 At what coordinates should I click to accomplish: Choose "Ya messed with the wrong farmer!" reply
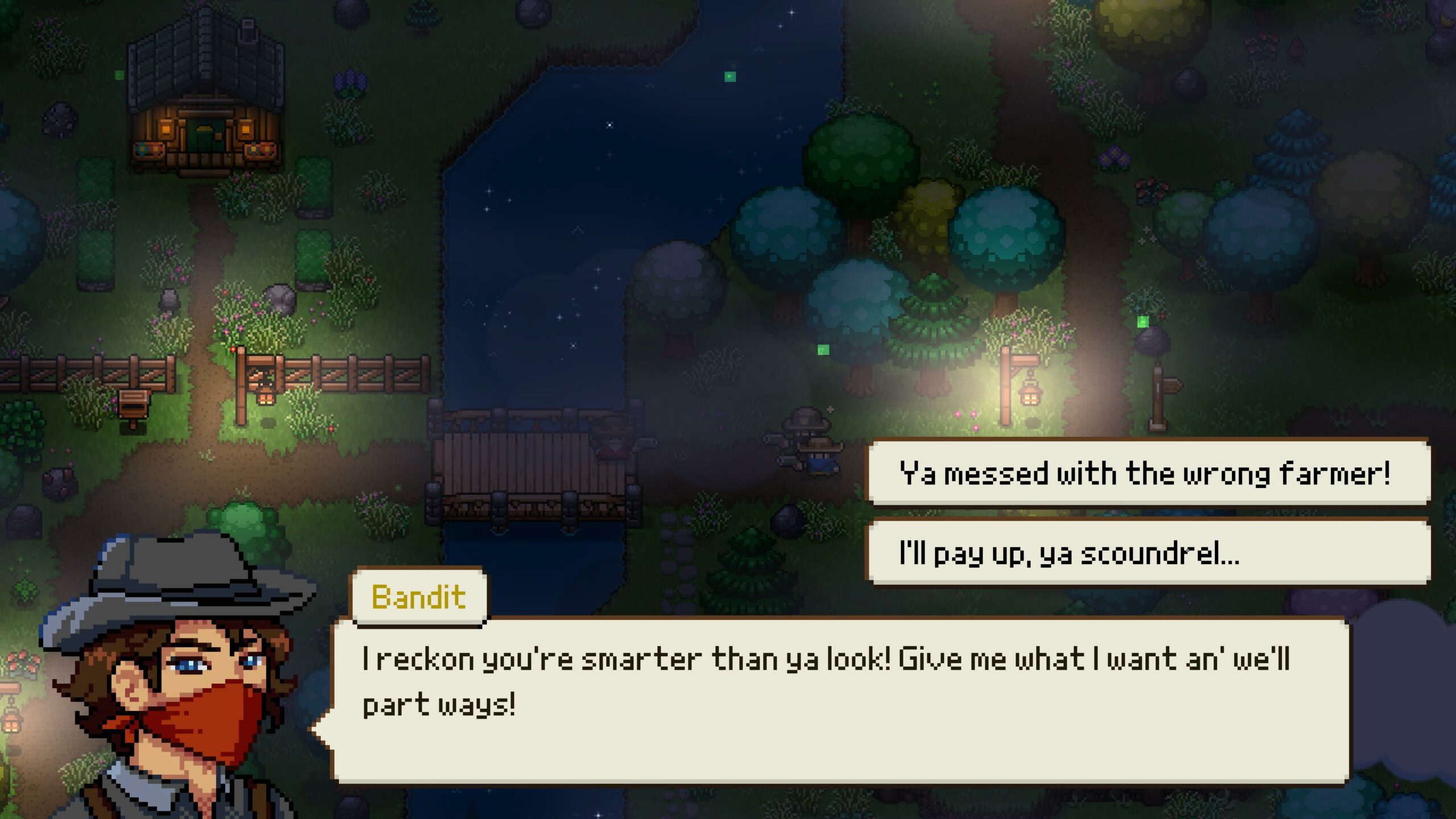tap(1147, 472)
